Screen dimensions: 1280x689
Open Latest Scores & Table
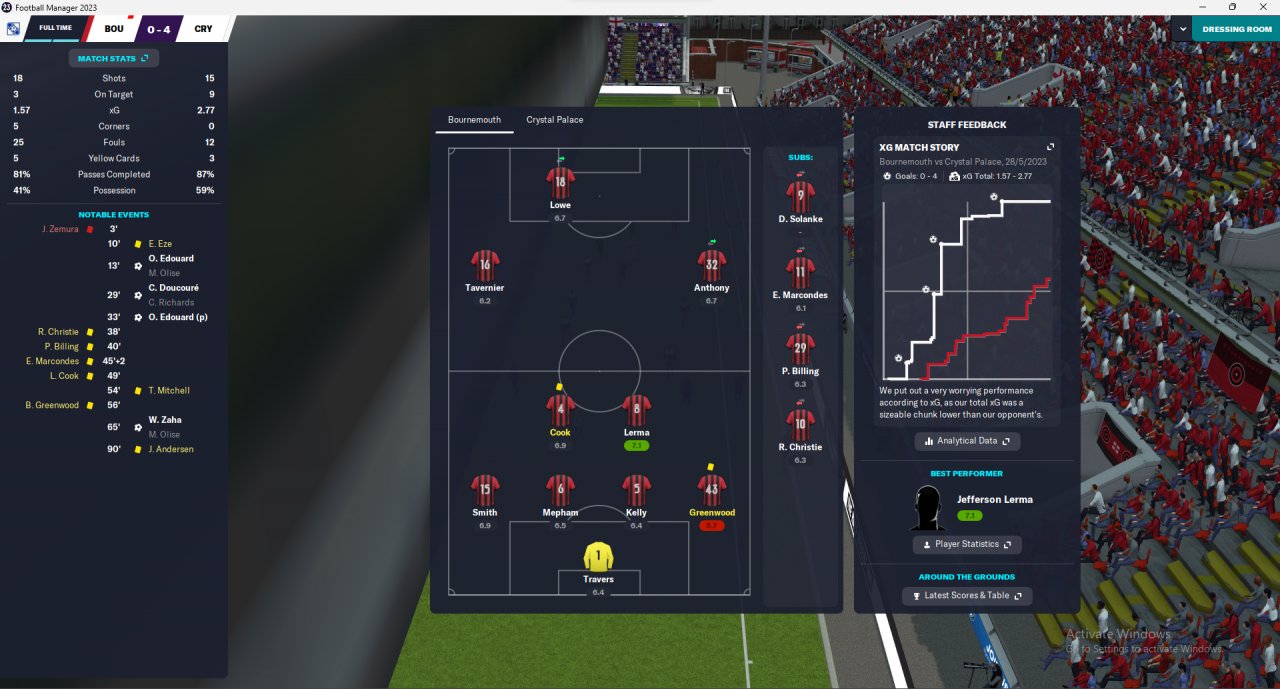click(966, 596)
